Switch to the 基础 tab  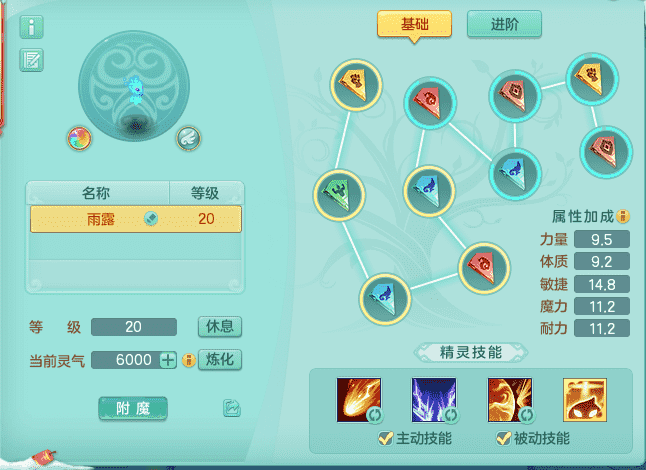point(414,24)
